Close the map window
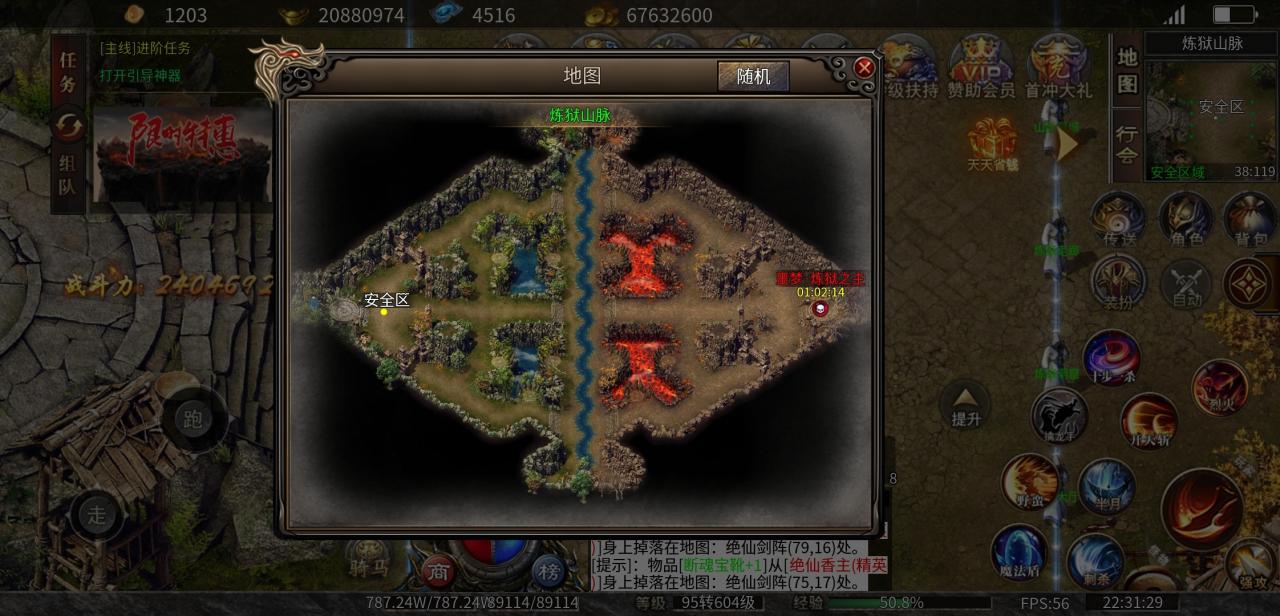The image size is (1280, 616). point(864,67)
